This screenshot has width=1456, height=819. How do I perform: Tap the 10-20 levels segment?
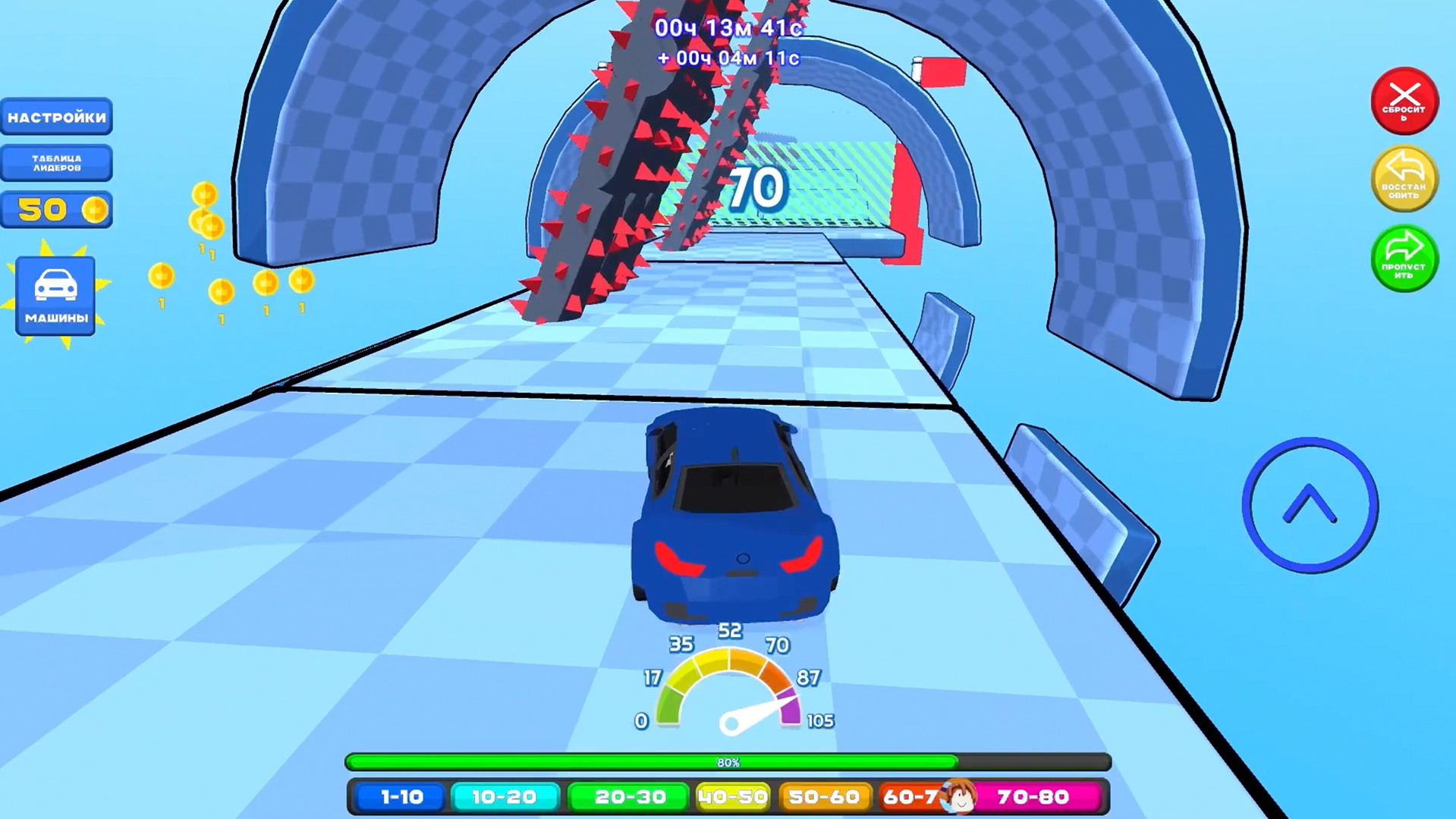click(505, 797)
